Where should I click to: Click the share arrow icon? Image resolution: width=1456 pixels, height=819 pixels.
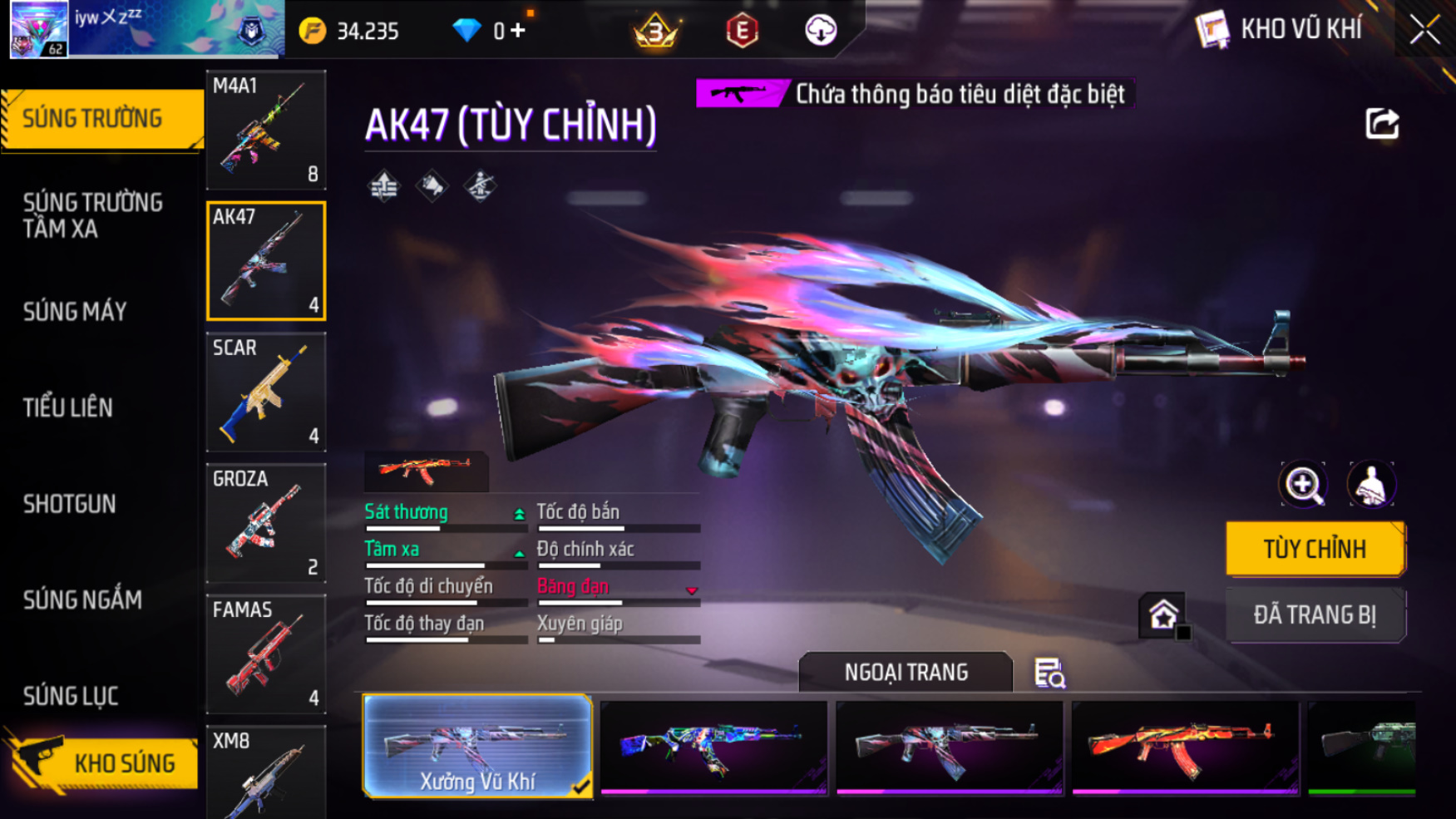pos(1382,125)
